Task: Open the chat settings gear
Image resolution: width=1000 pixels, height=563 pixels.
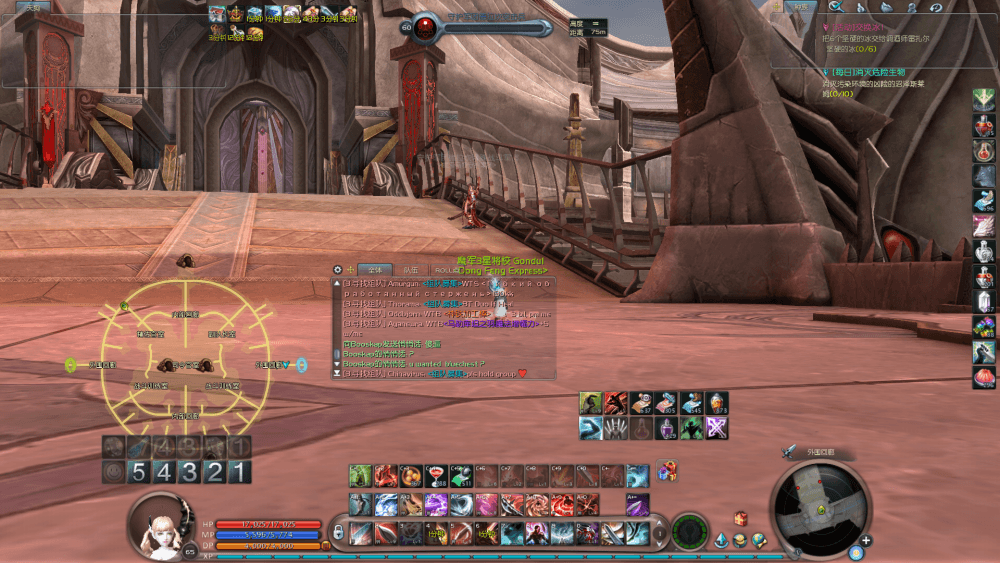Action: tap(337, 269)
